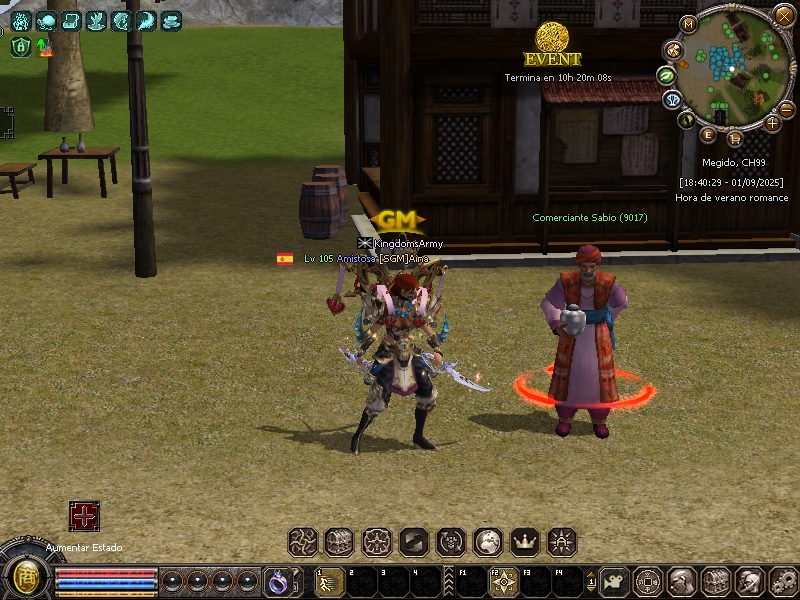The width and height of the screenshot is (800, 600).
Task: Open the treasure chest icon in menu row
Action: [x=340, y=542]
